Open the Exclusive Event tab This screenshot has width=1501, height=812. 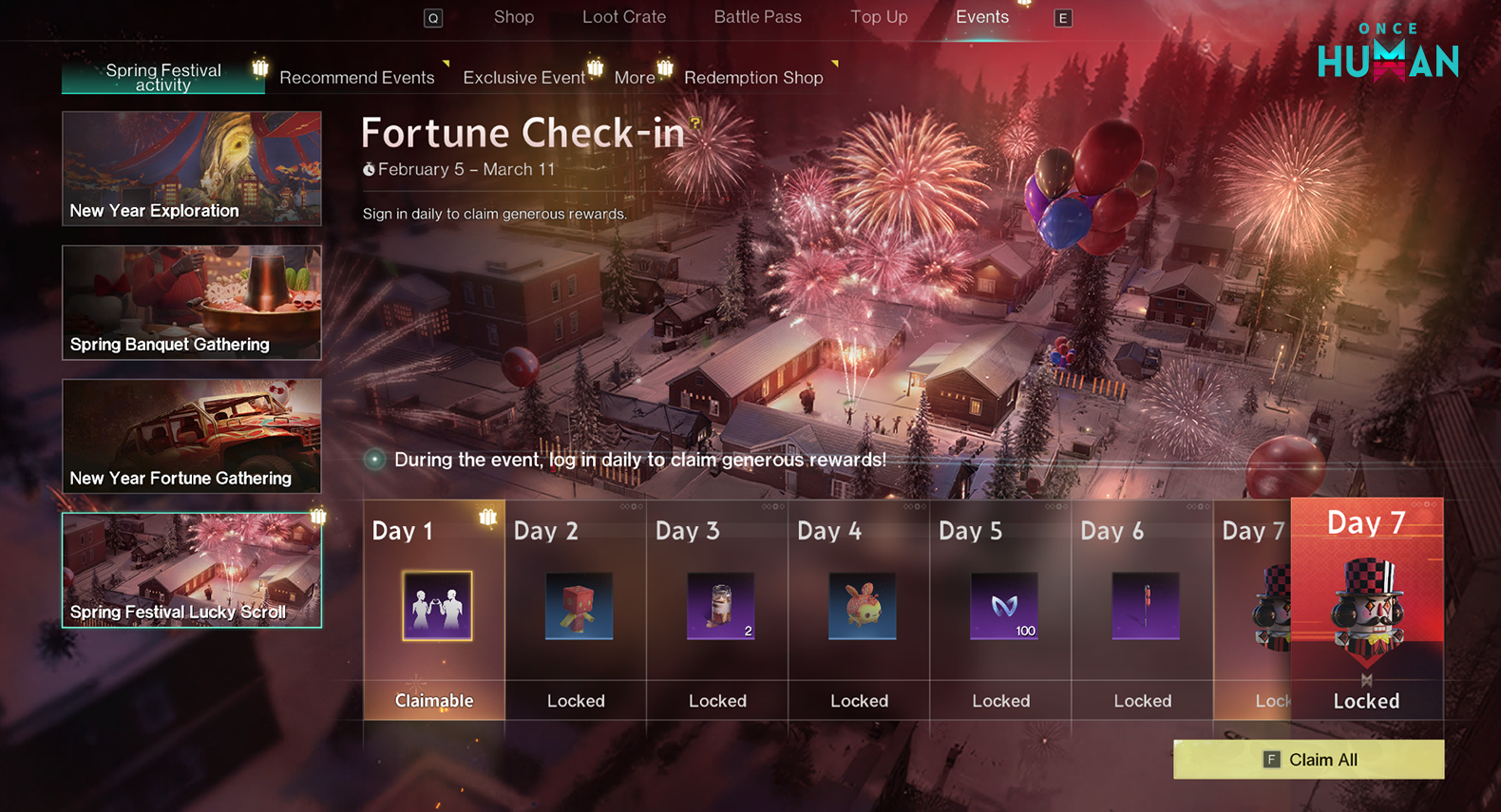[x=523, y=78]
